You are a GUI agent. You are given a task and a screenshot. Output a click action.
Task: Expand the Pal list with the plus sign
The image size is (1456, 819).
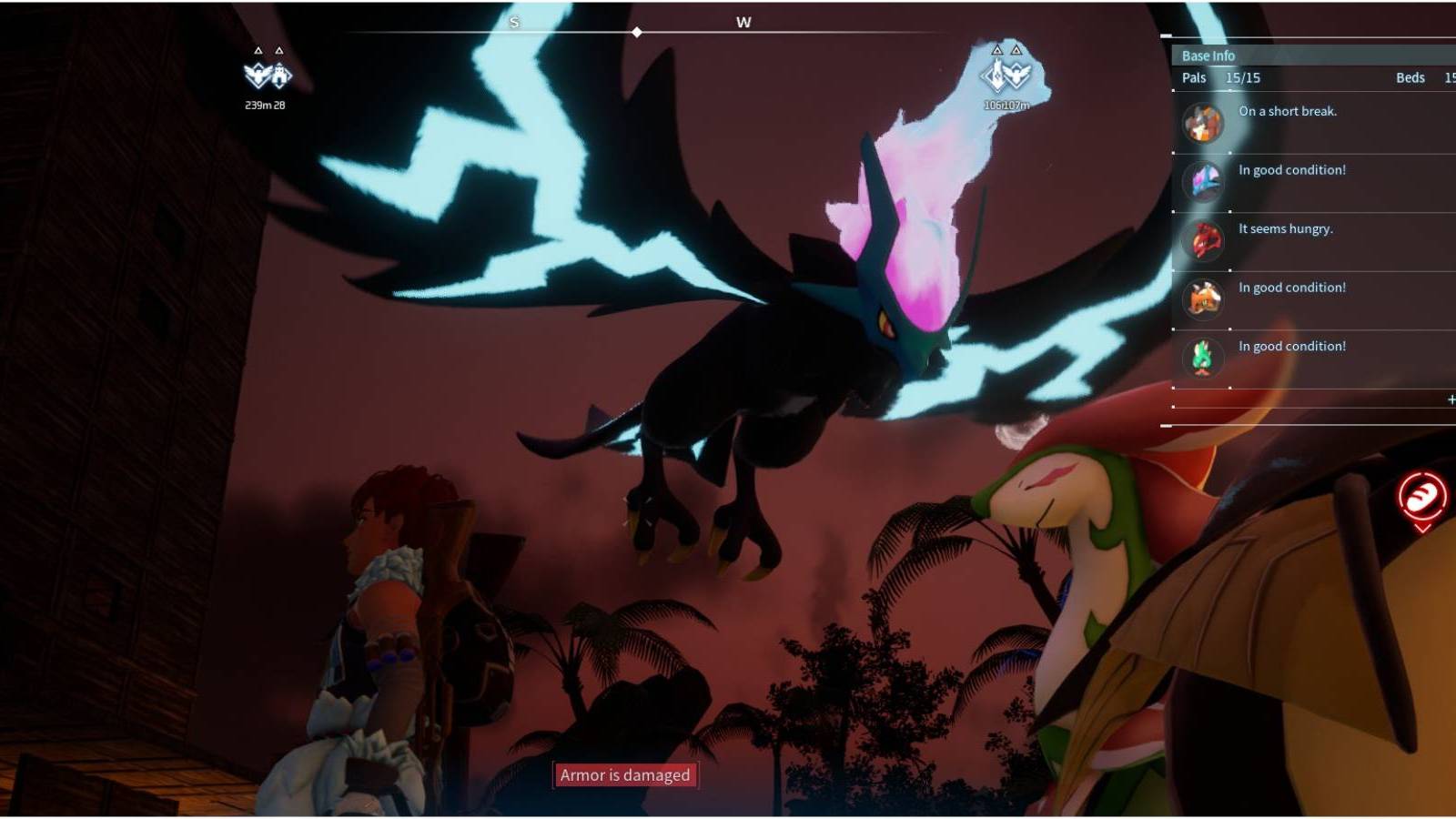click(x=1451, y=399)
